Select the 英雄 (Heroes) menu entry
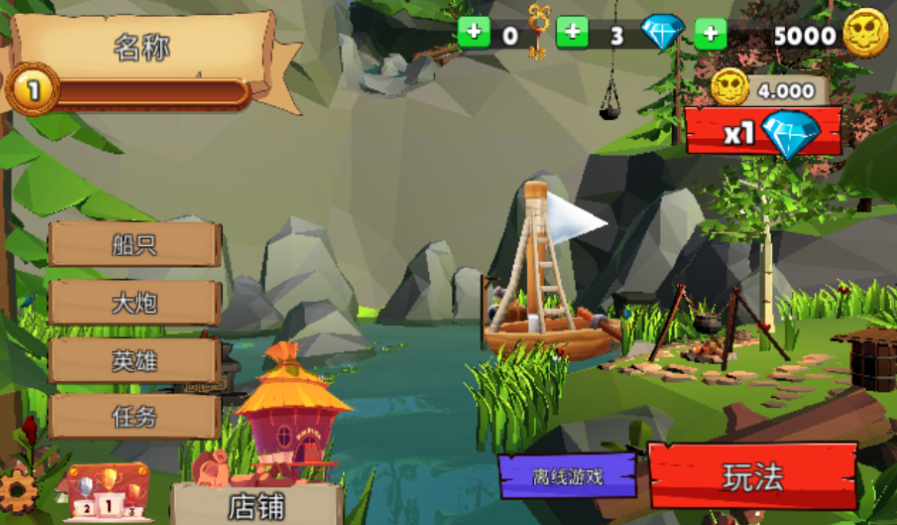The width and height of the screenshot is (897, 525). tap(134, 360)
